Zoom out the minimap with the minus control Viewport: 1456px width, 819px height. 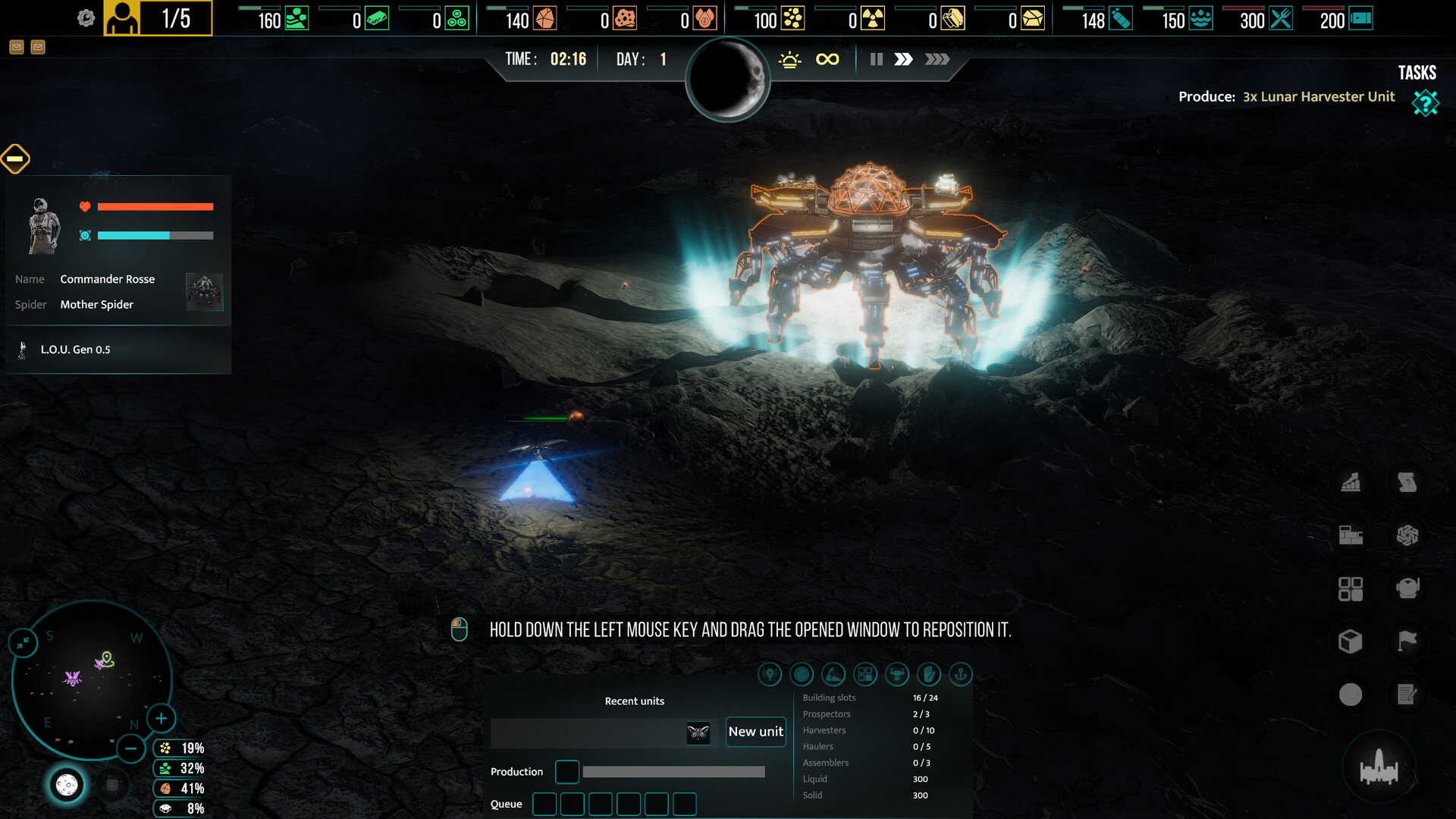tap(130, 748)
